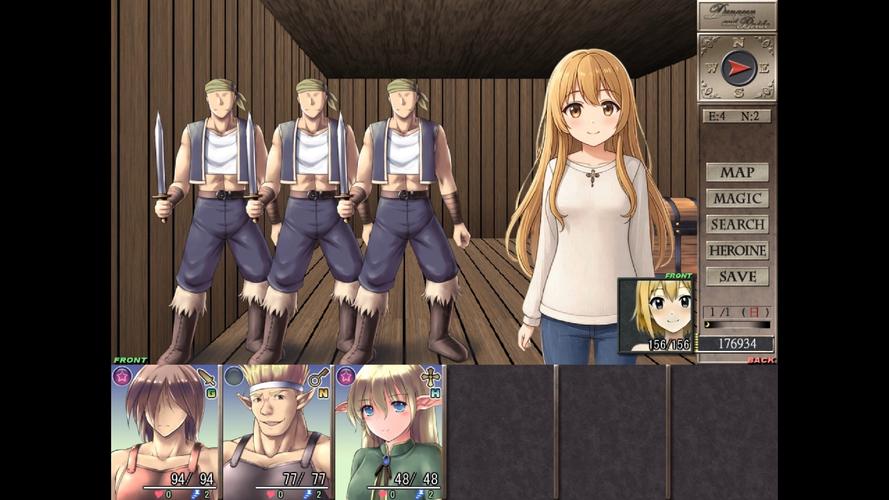Click the SAVE button
The width and height of the screenshot is (889, 500).
pyautogui.click(x=737, y=276)
